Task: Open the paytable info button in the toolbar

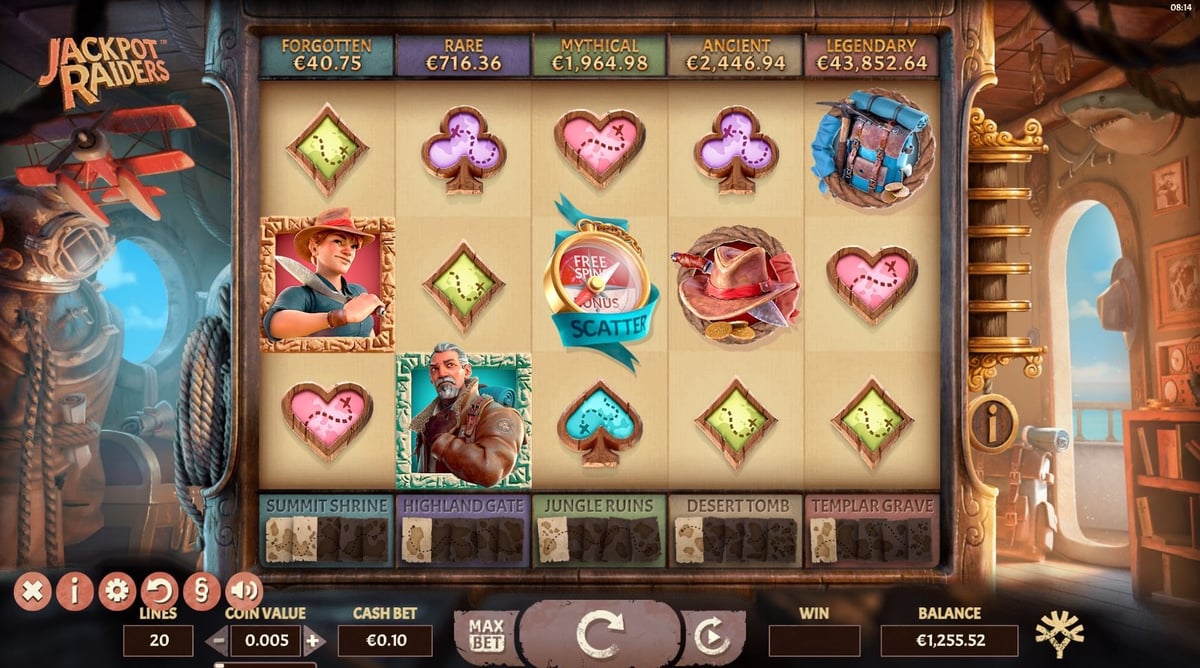Action: [x=75, y=591]
